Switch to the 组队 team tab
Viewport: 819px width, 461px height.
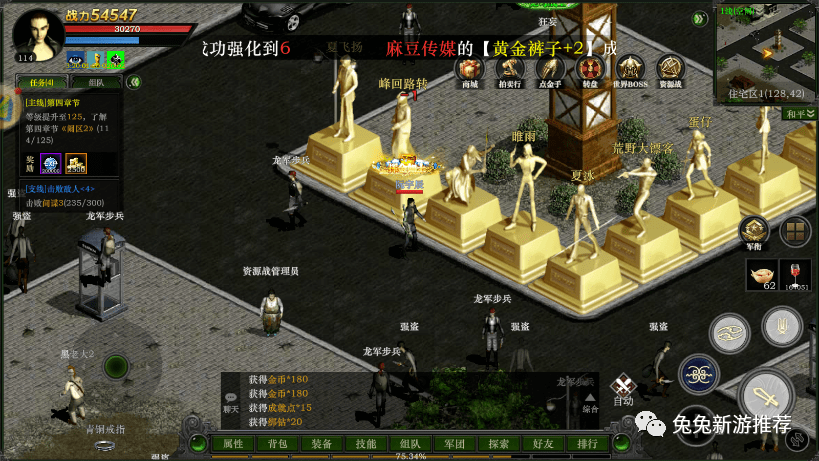pyautogui.click(x=96, y=83)
